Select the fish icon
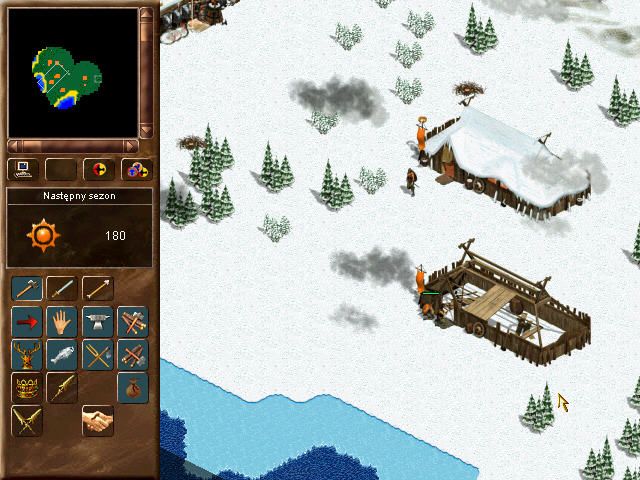This screenshot has height=480, width=640. (62, 355)
